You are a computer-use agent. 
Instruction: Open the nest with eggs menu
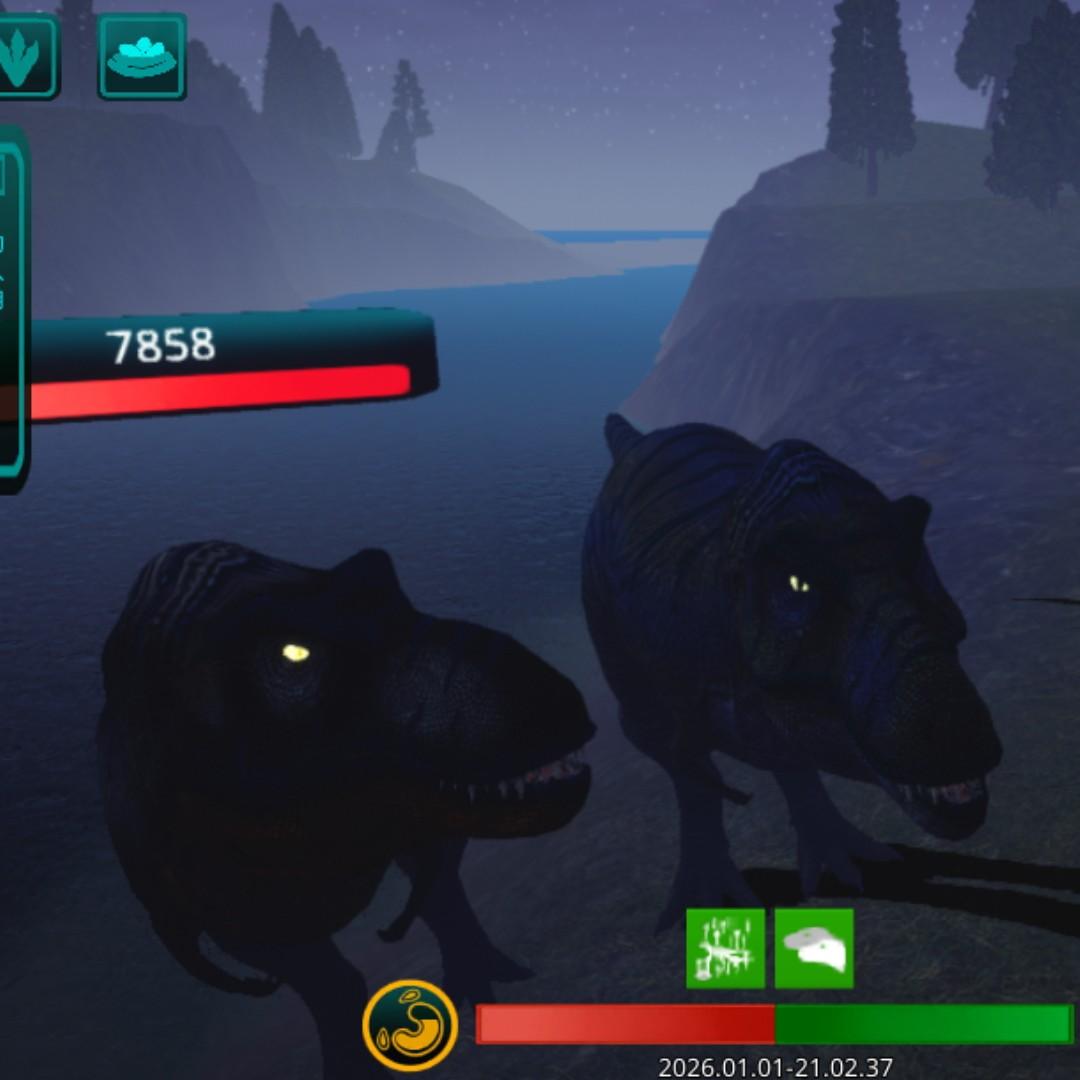click(x=142, y=56)
